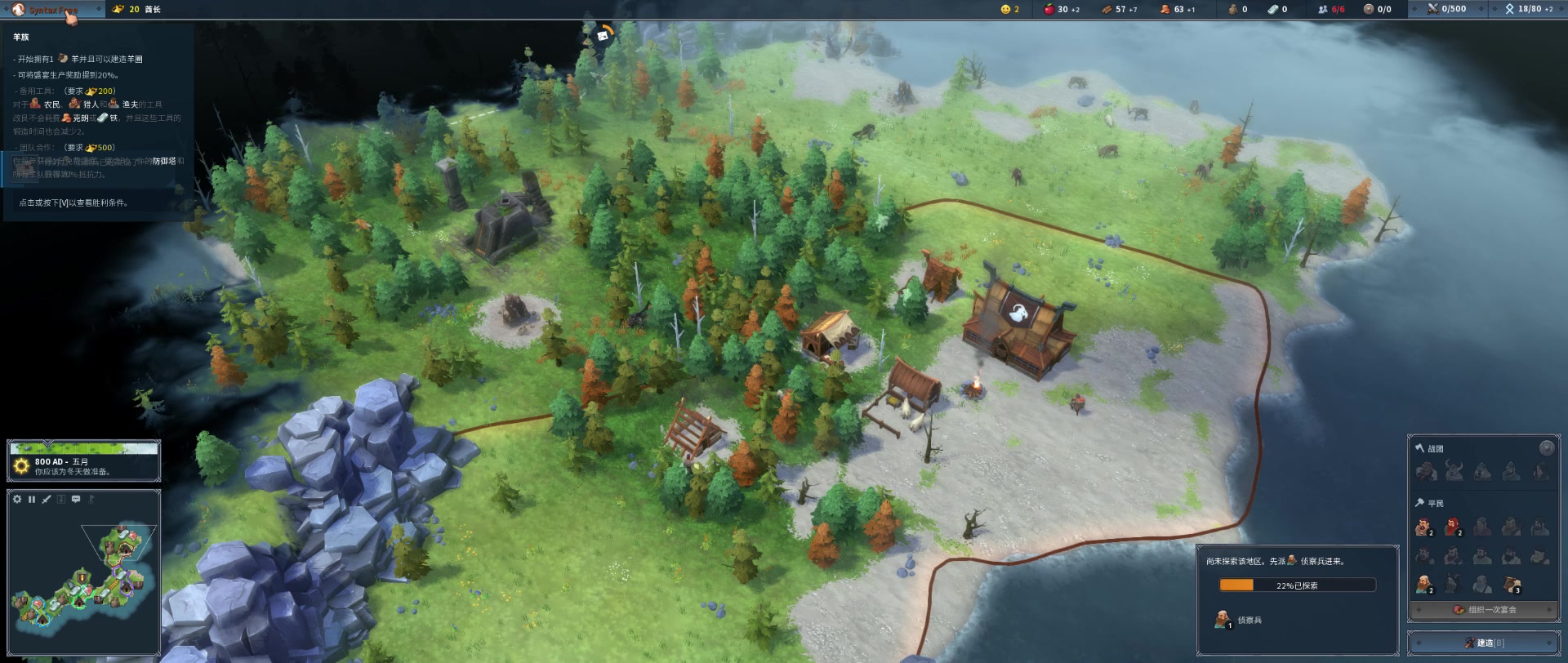Click the round shield button in the warband panel
Viewport: 1568px width, 663px height.
pos(1546,447)
